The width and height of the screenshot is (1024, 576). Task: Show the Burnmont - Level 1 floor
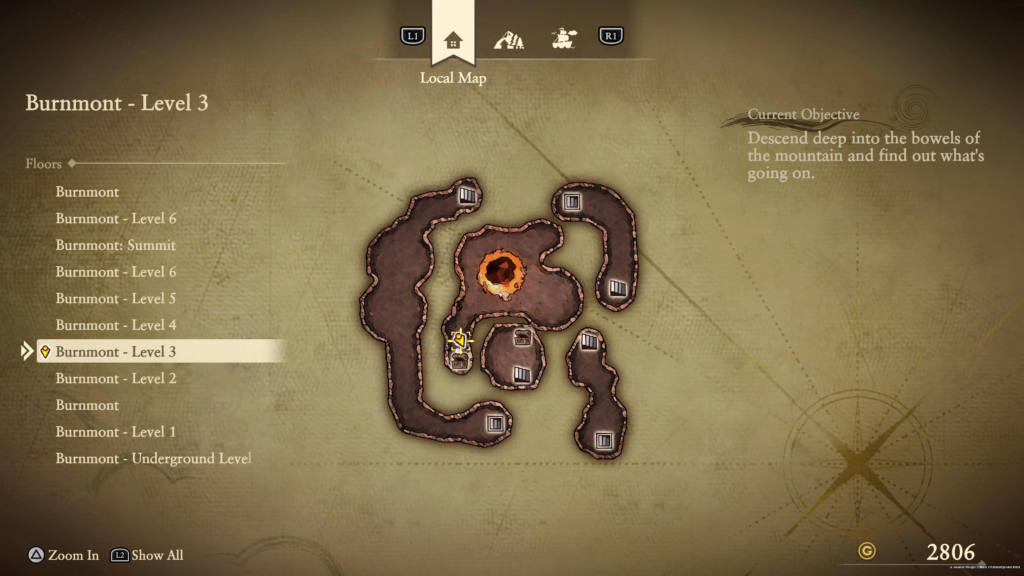[x=116, y=432]
